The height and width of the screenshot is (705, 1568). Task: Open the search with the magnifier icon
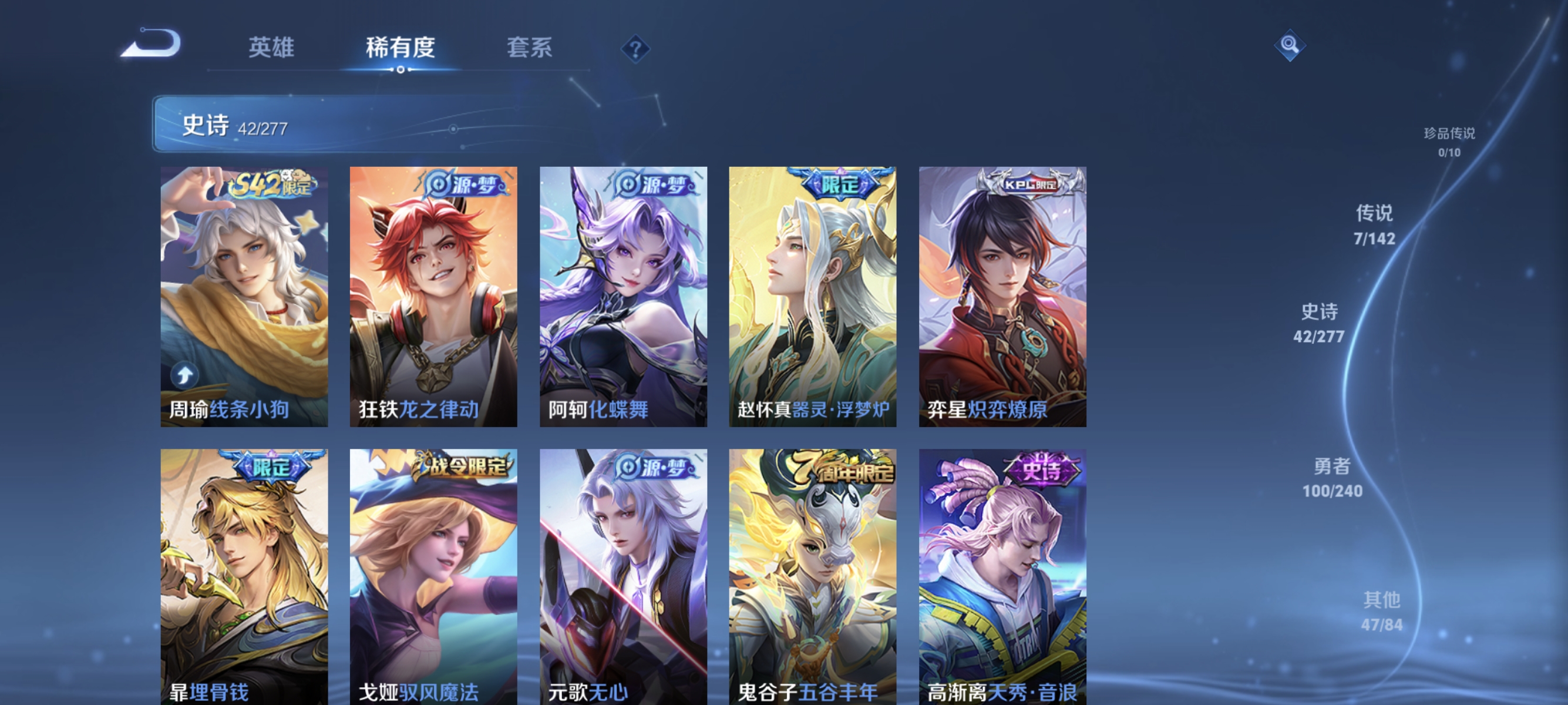pos(1290,45)
